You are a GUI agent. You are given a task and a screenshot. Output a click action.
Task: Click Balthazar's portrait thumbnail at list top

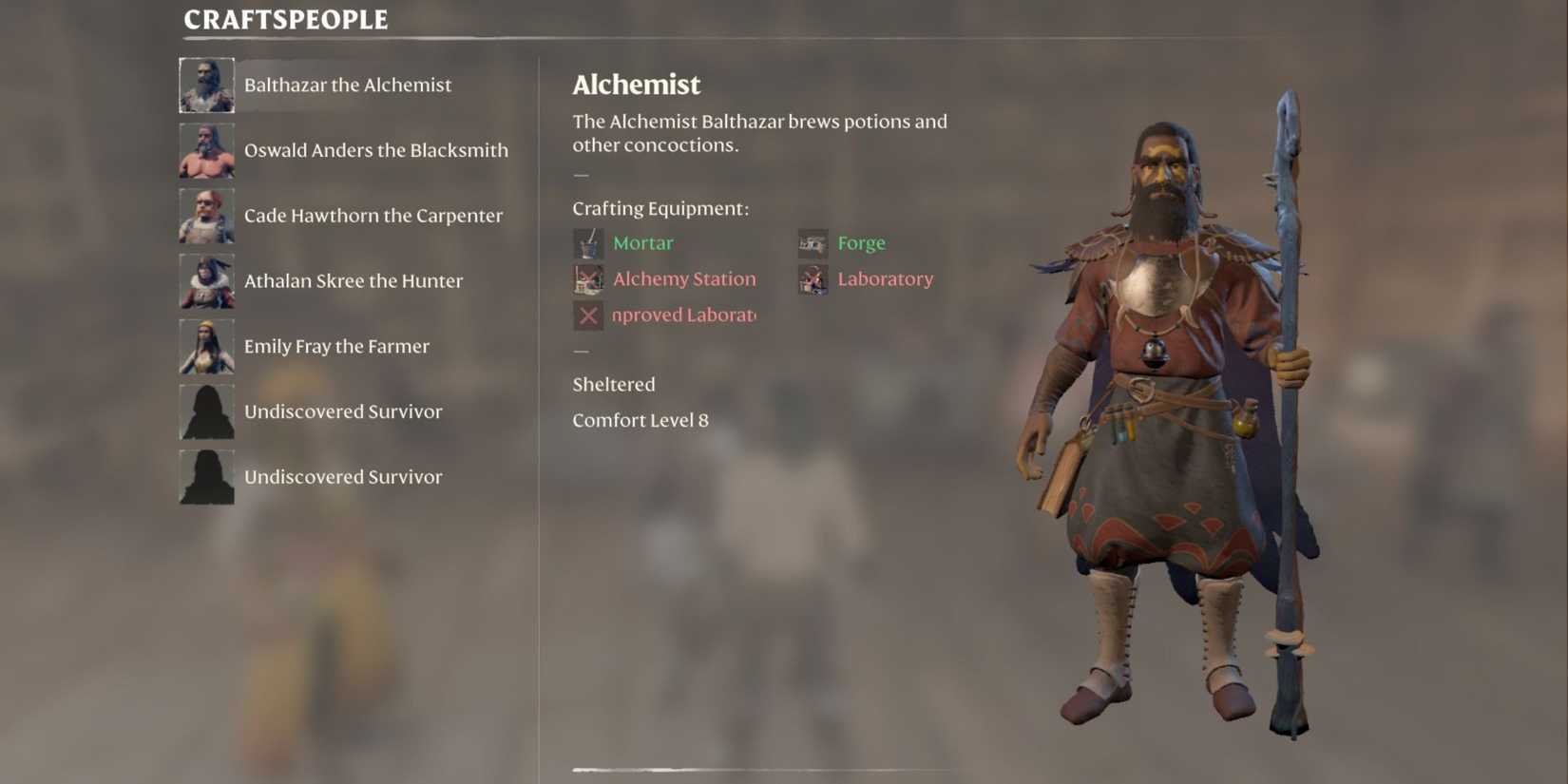pos(206,85)
